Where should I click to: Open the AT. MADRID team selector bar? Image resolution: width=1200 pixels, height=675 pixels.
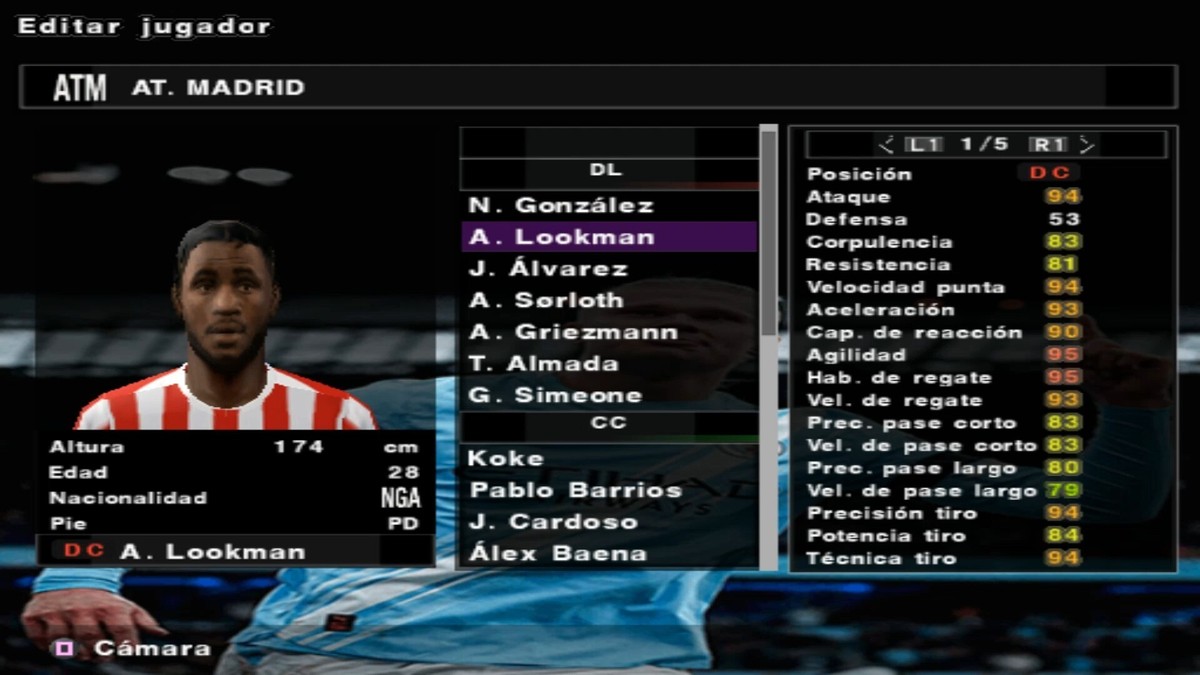(598, 88)
